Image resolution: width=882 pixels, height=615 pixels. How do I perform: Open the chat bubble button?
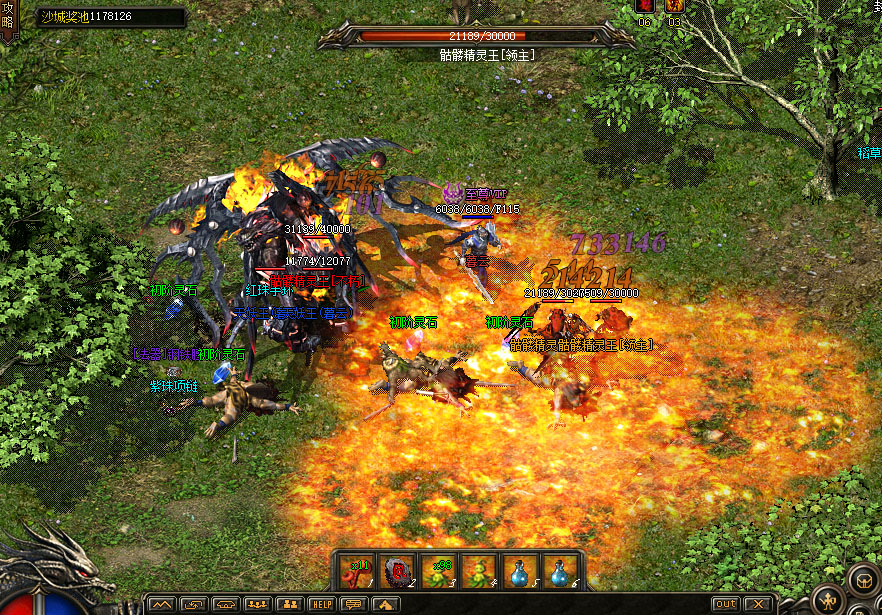coord(353,604)
